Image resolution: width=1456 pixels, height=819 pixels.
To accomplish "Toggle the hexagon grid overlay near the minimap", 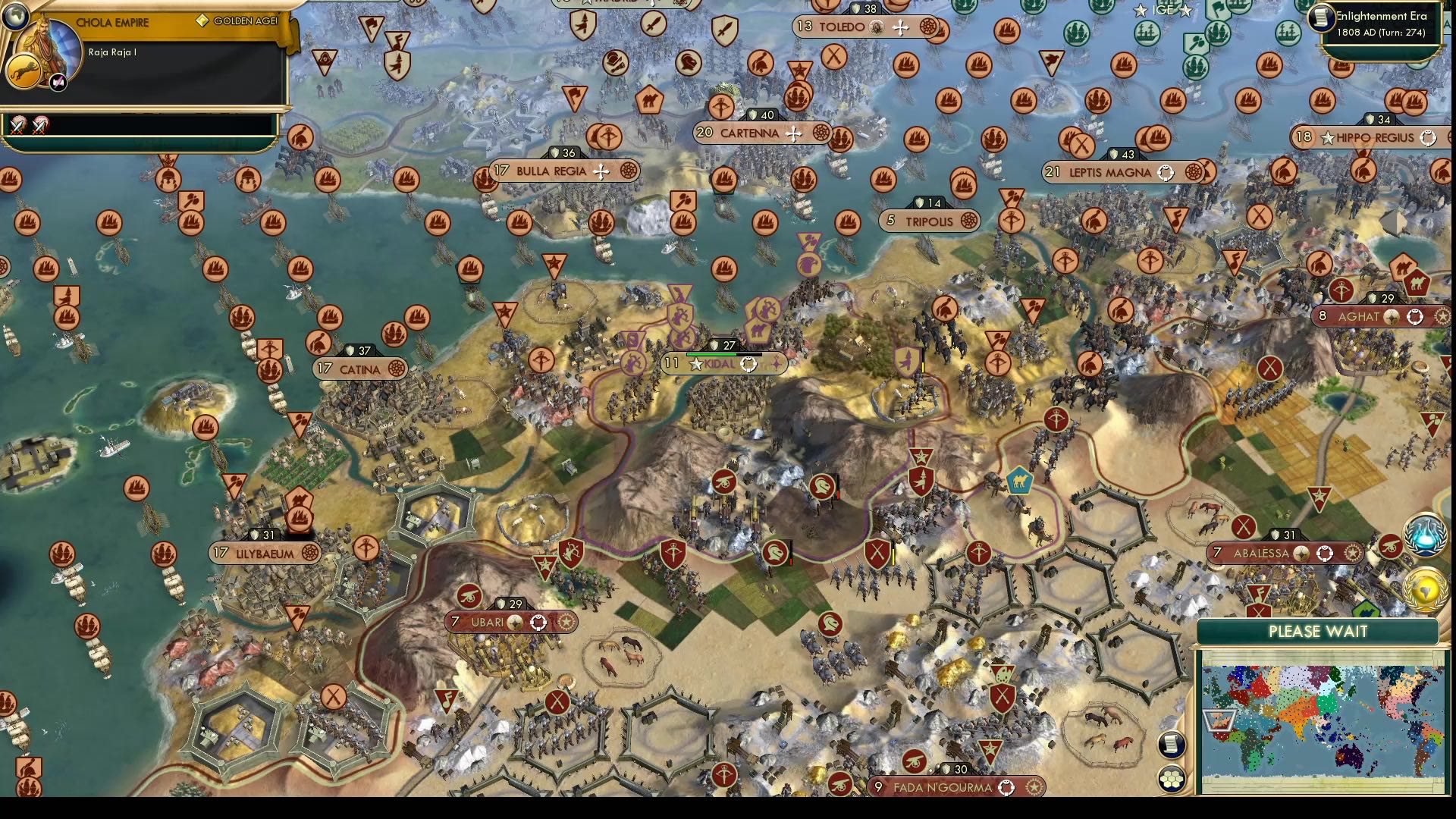I will [x=1171, y=778].
